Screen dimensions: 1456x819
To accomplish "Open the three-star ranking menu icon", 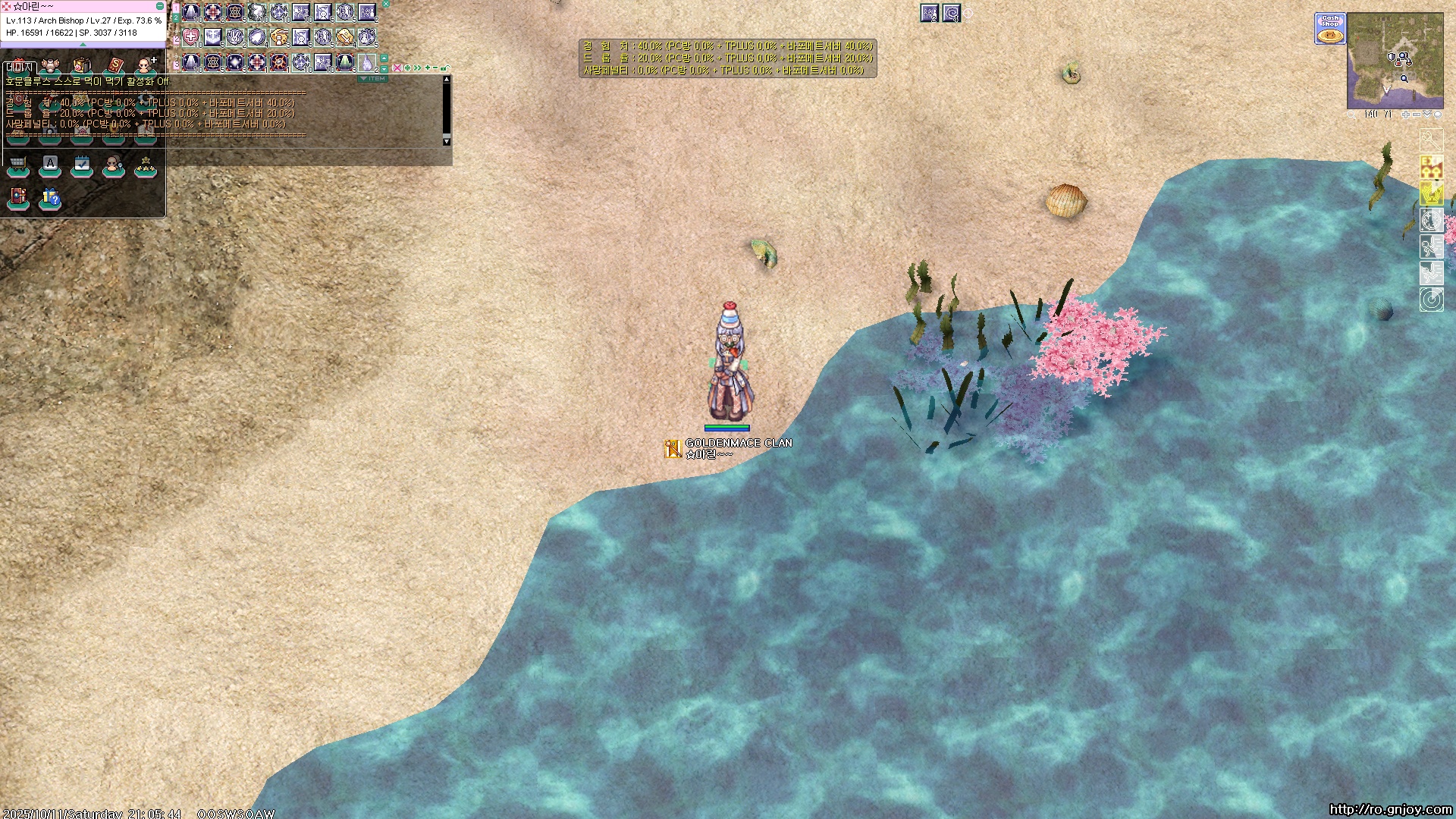I will [x=145, y=165].
